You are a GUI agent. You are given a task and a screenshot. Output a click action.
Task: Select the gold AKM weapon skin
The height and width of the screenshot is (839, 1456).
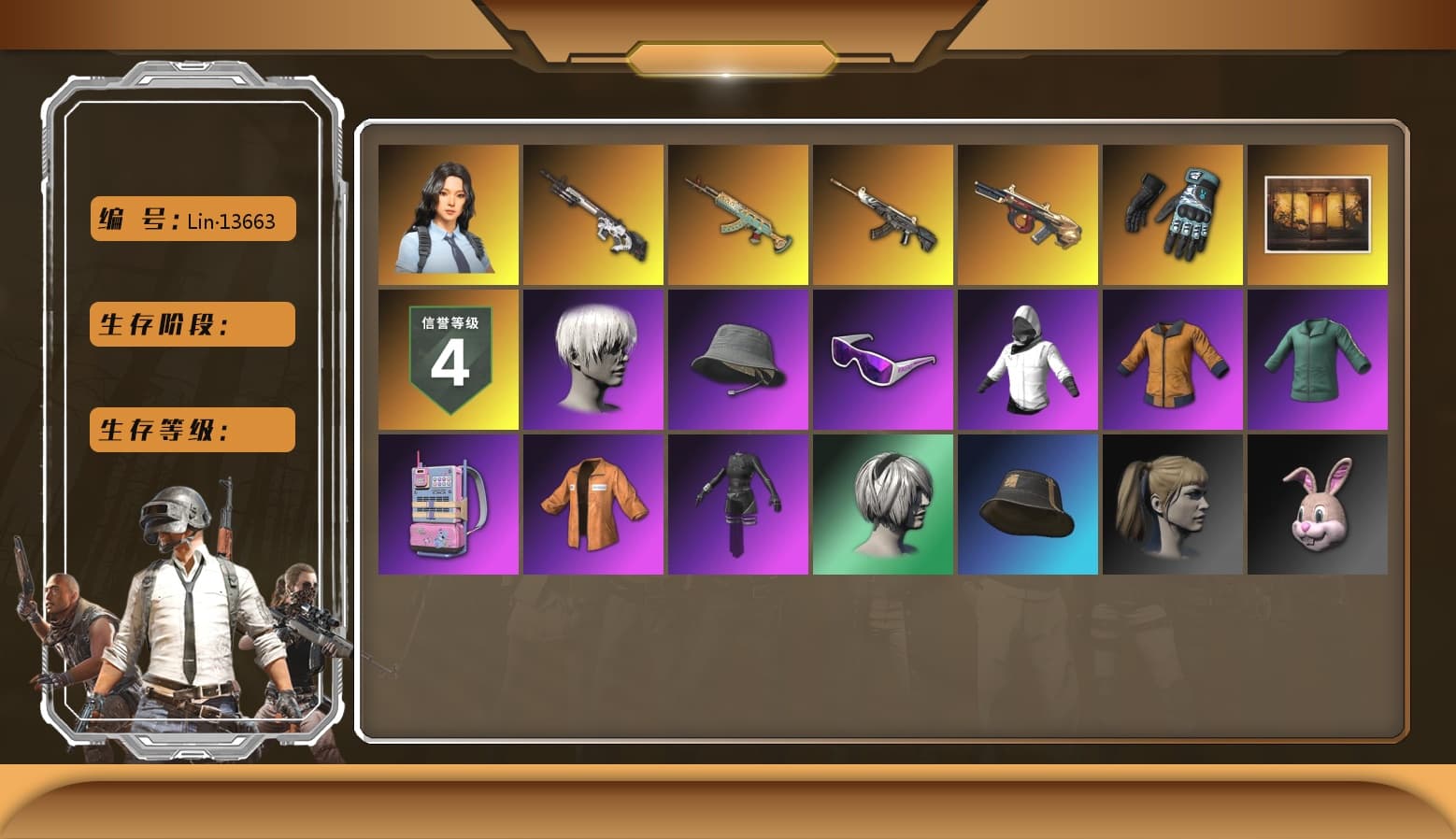point(738,213)
